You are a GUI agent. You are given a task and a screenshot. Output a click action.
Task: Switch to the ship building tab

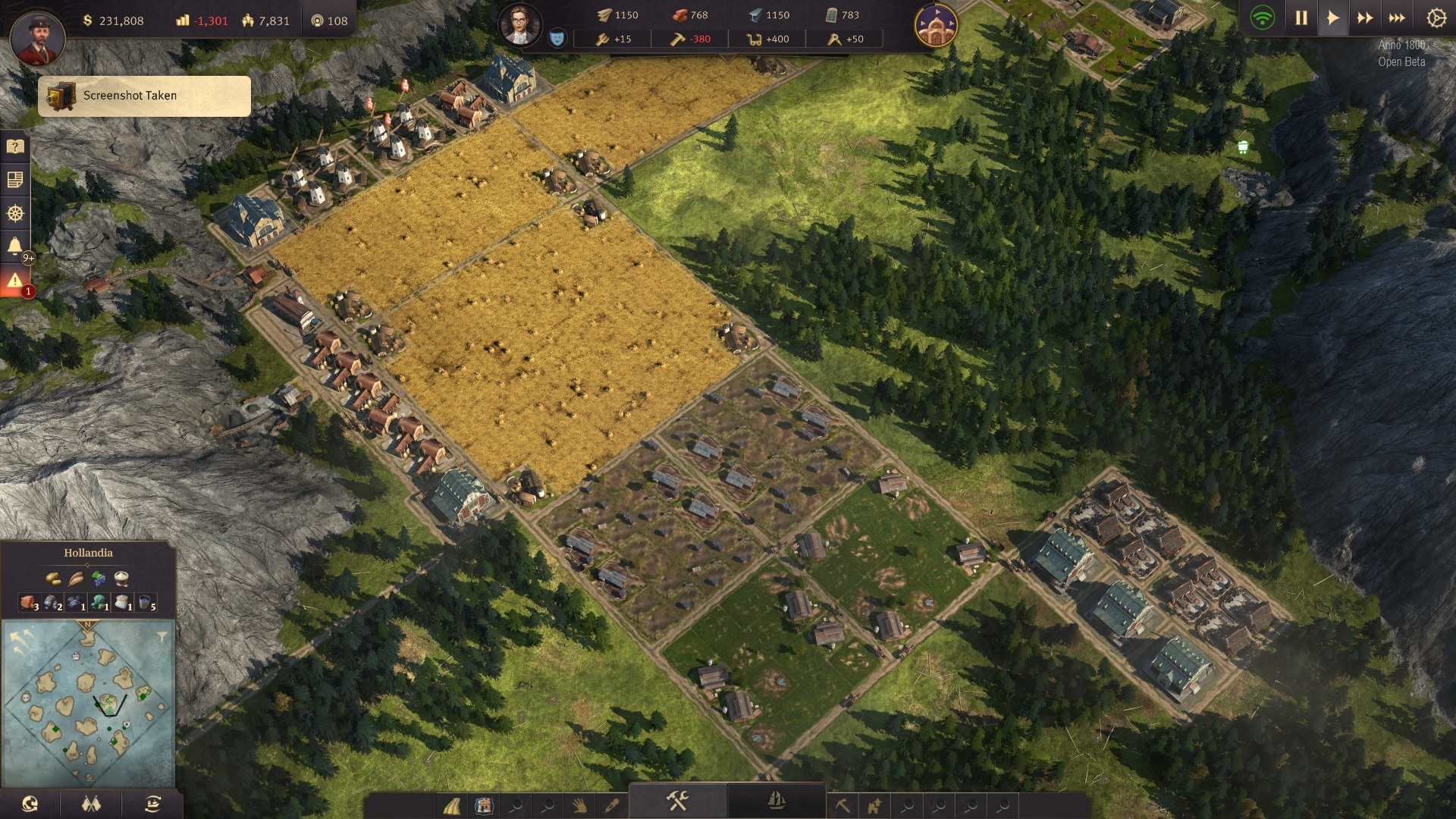pyautogui.click(x=776, y=801)
